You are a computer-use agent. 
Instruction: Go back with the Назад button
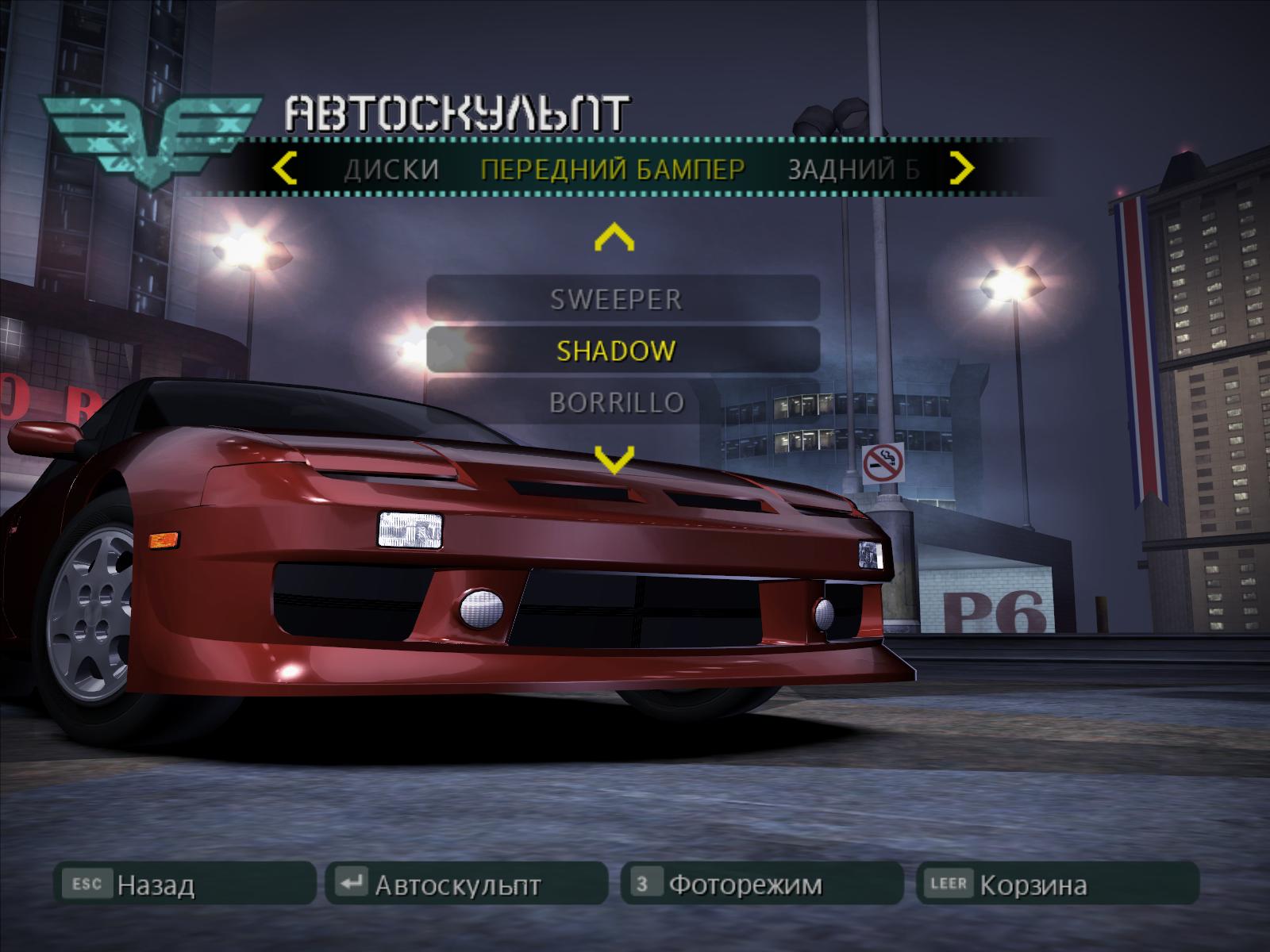coord(184,884)
